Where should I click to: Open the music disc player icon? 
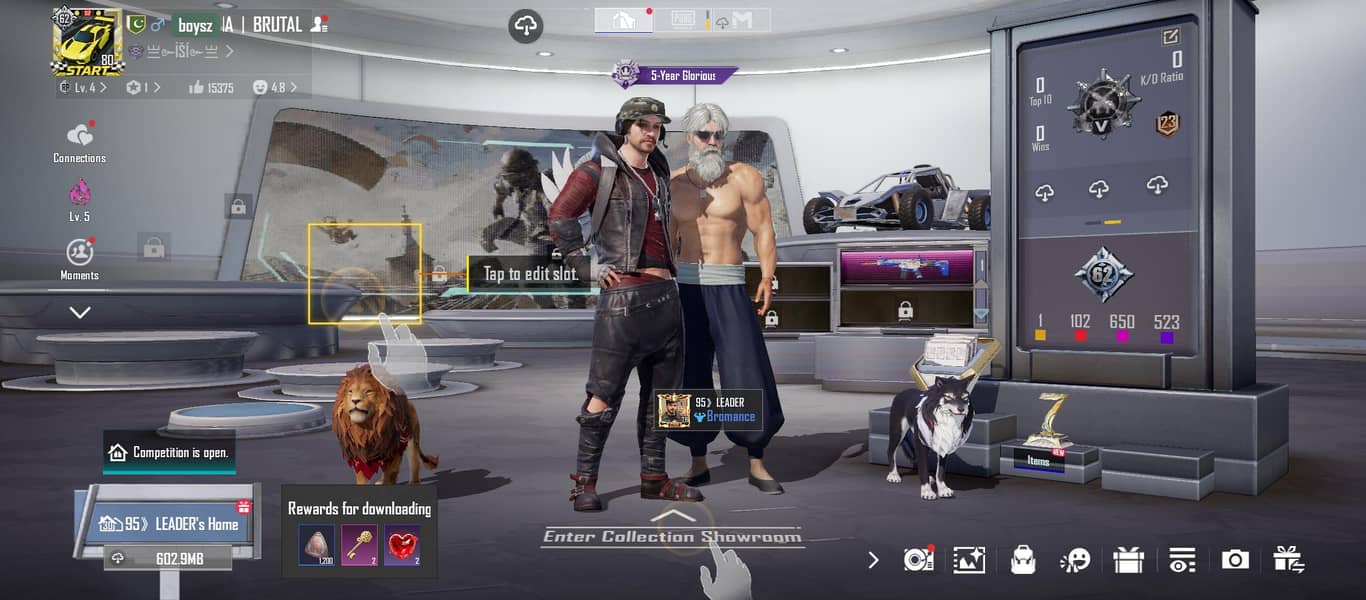(x=917, y=560)
